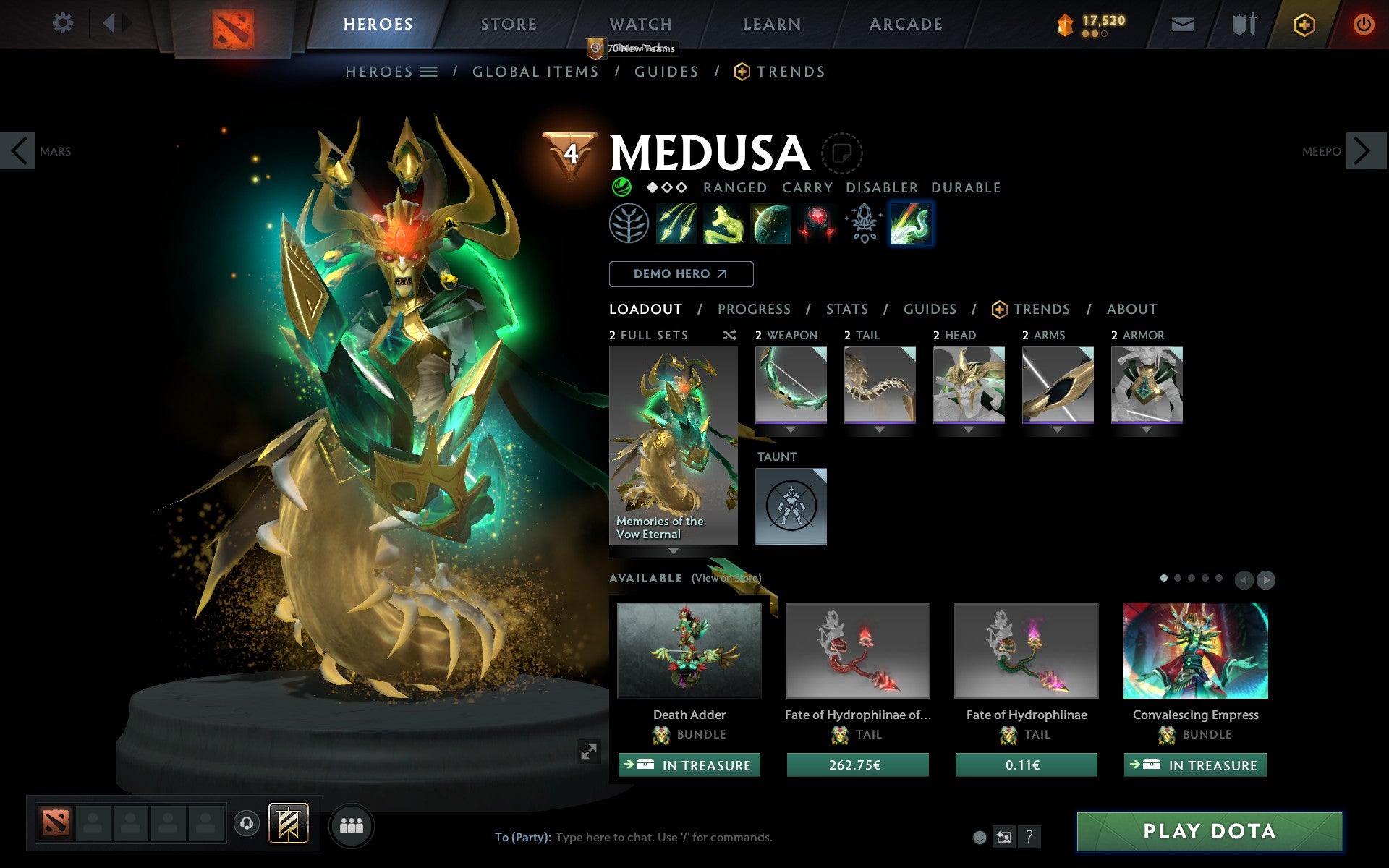
Task: Open the mail inbox icon
Action: (1182, 23)
